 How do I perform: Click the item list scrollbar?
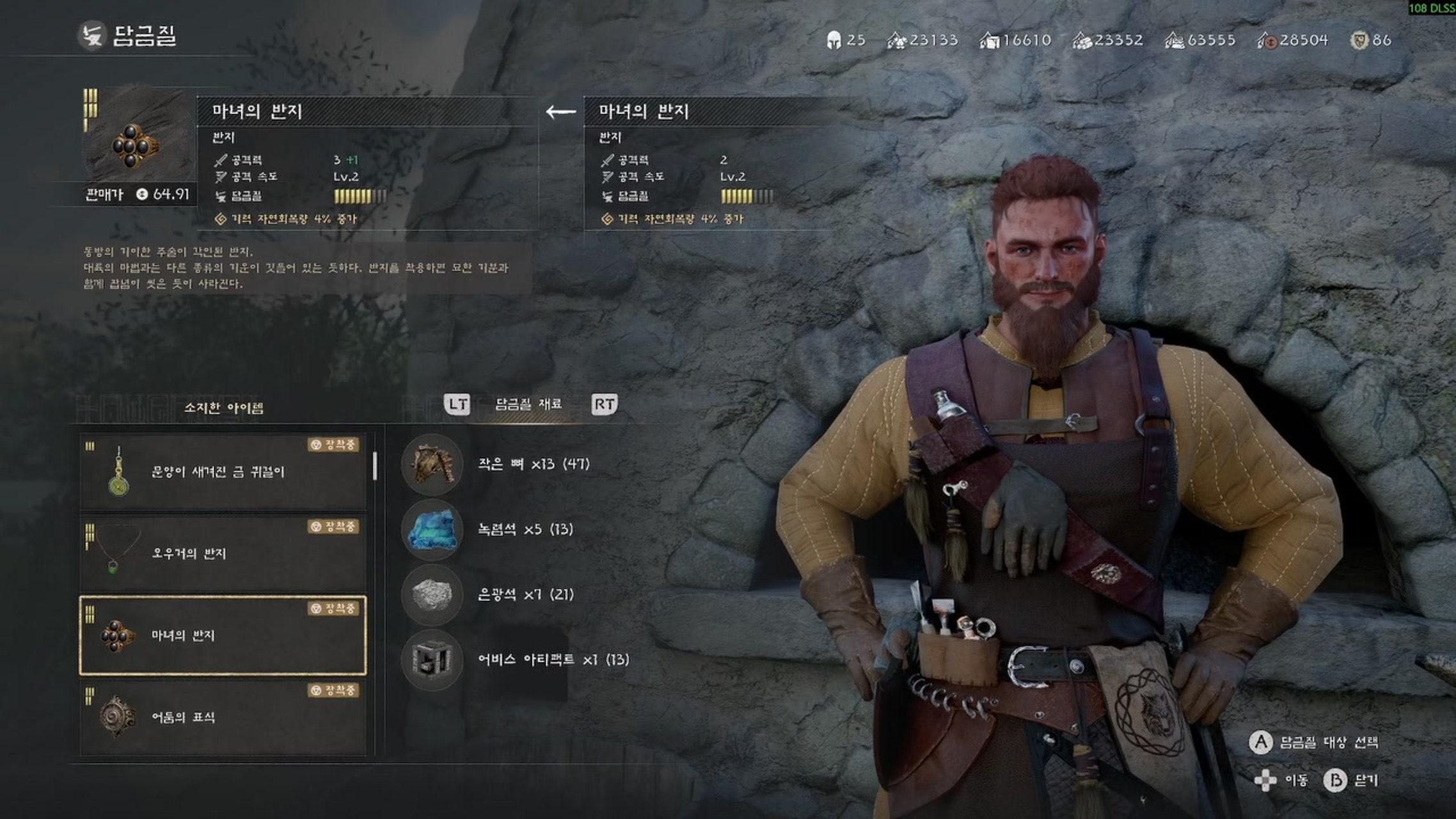click(x=375, y=466)
